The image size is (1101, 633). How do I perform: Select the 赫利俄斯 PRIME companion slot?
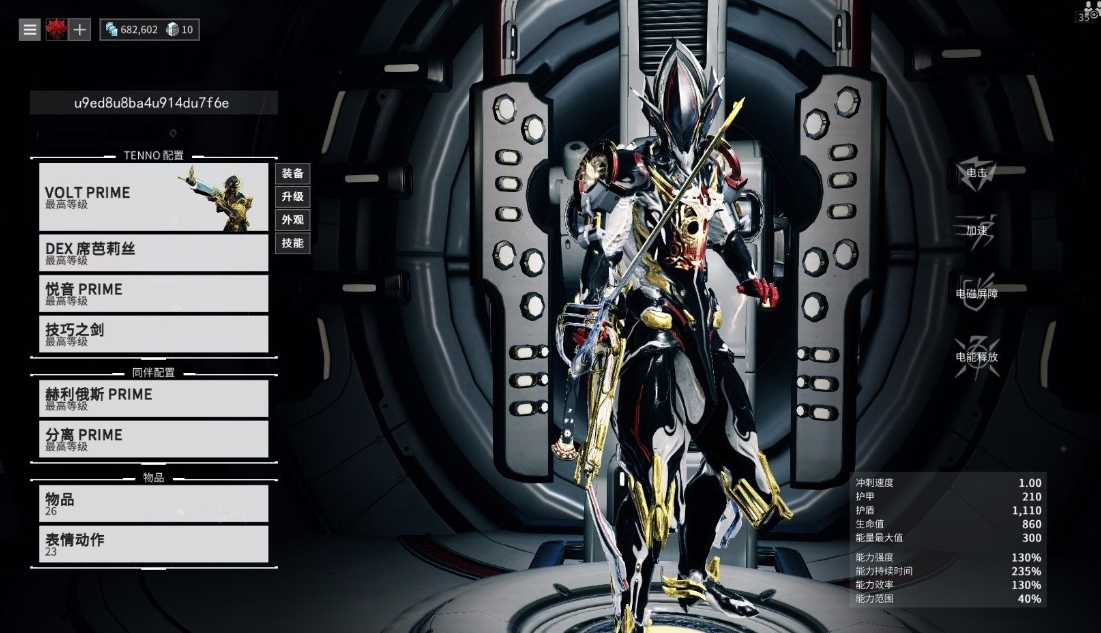(x=154, y=398)
